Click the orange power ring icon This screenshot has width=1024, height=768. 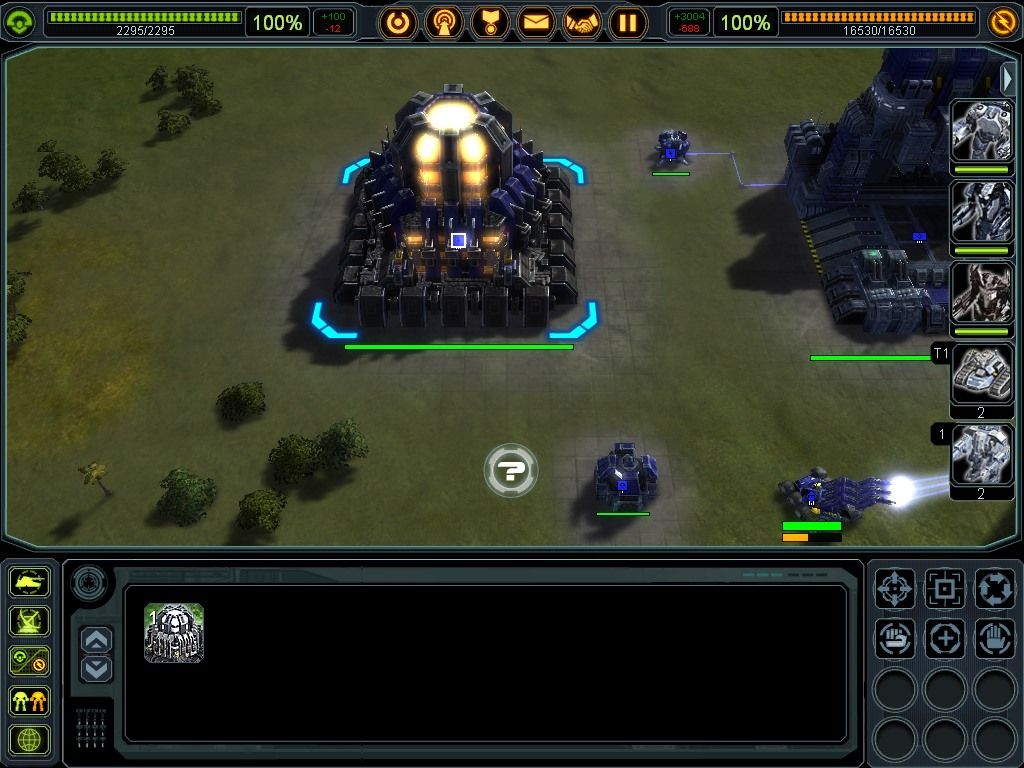pos(398,22)
